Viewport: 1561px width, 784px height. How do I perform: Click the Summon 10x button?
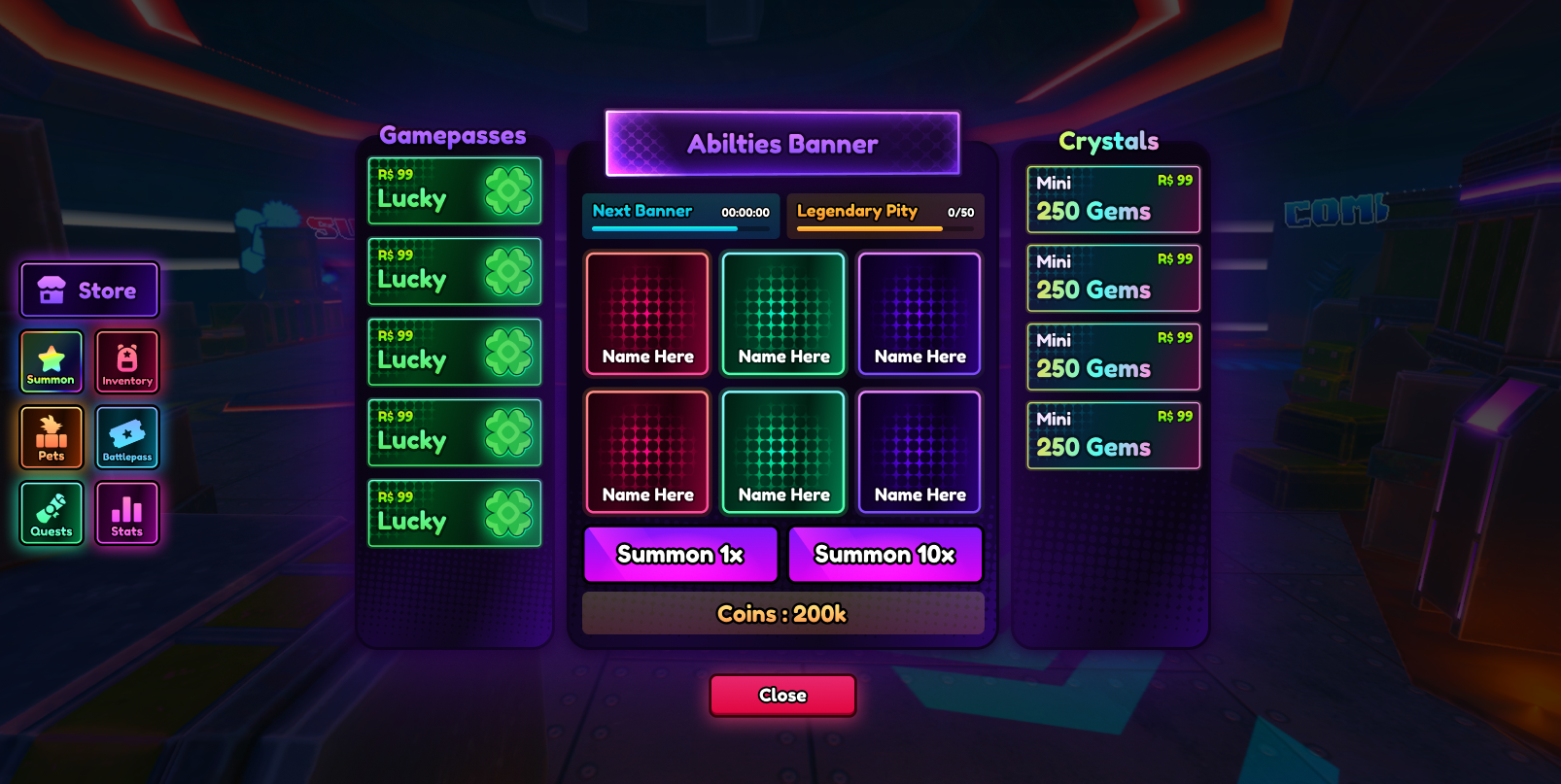885,554
